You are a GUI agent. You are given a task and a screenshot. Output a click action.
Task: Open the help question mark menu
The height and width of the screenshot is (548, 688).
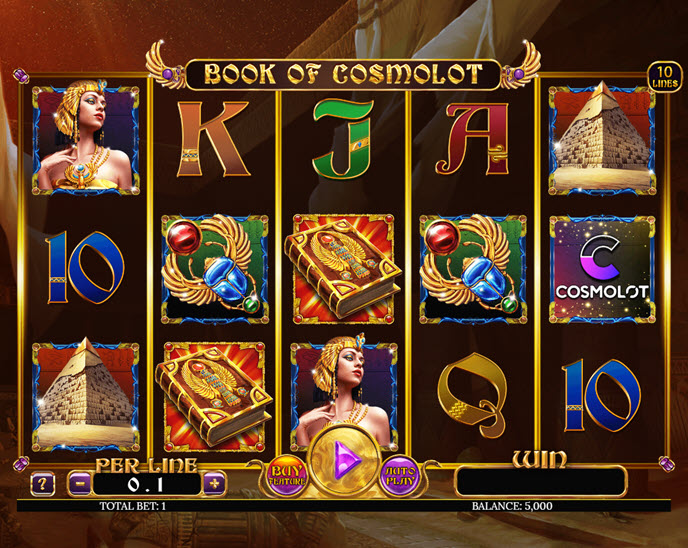[x=42, y=484]
